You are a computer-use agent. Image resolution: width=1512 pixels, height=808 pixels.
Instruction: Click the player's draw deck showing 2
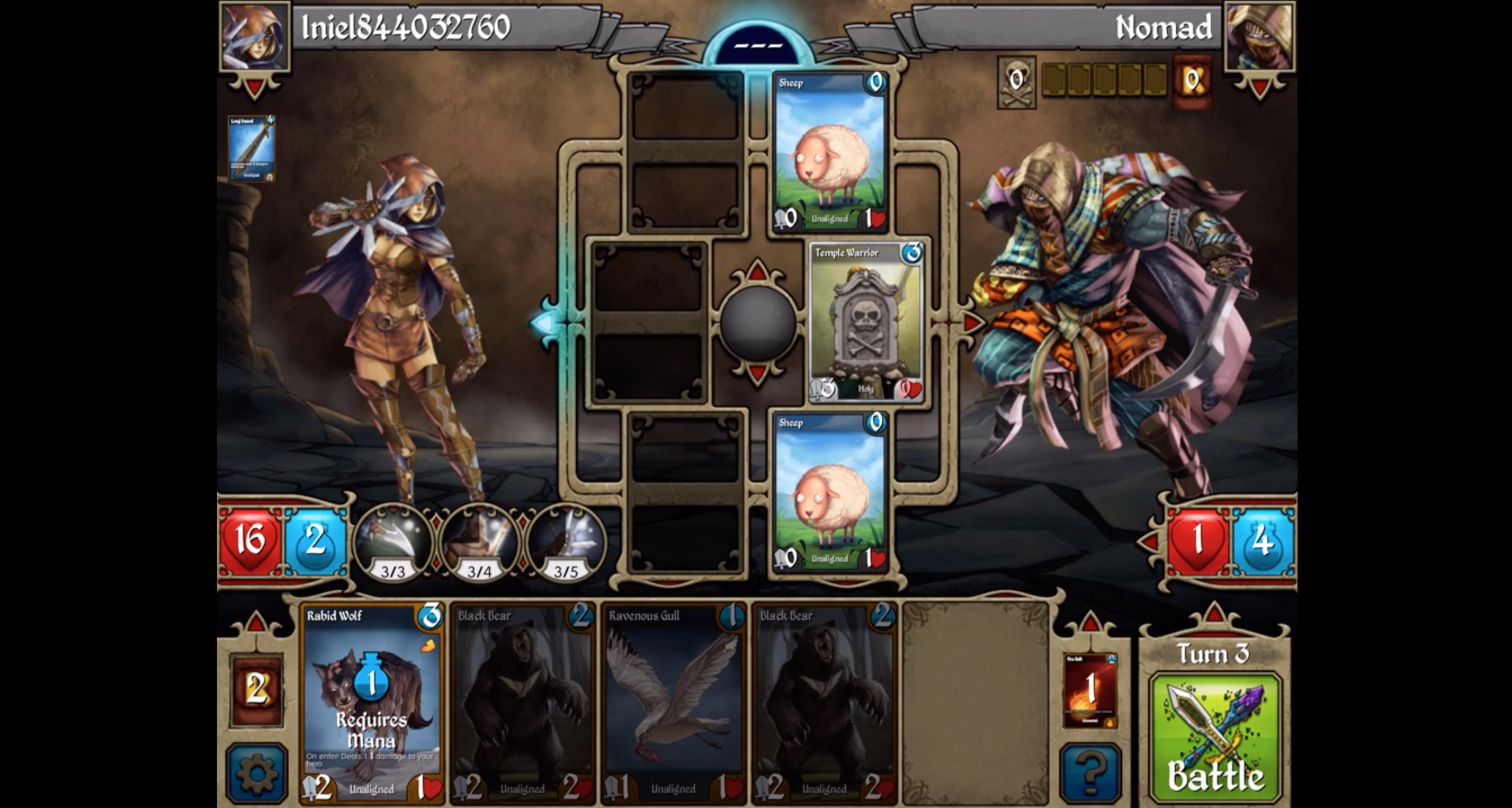[x=257, y=689]
